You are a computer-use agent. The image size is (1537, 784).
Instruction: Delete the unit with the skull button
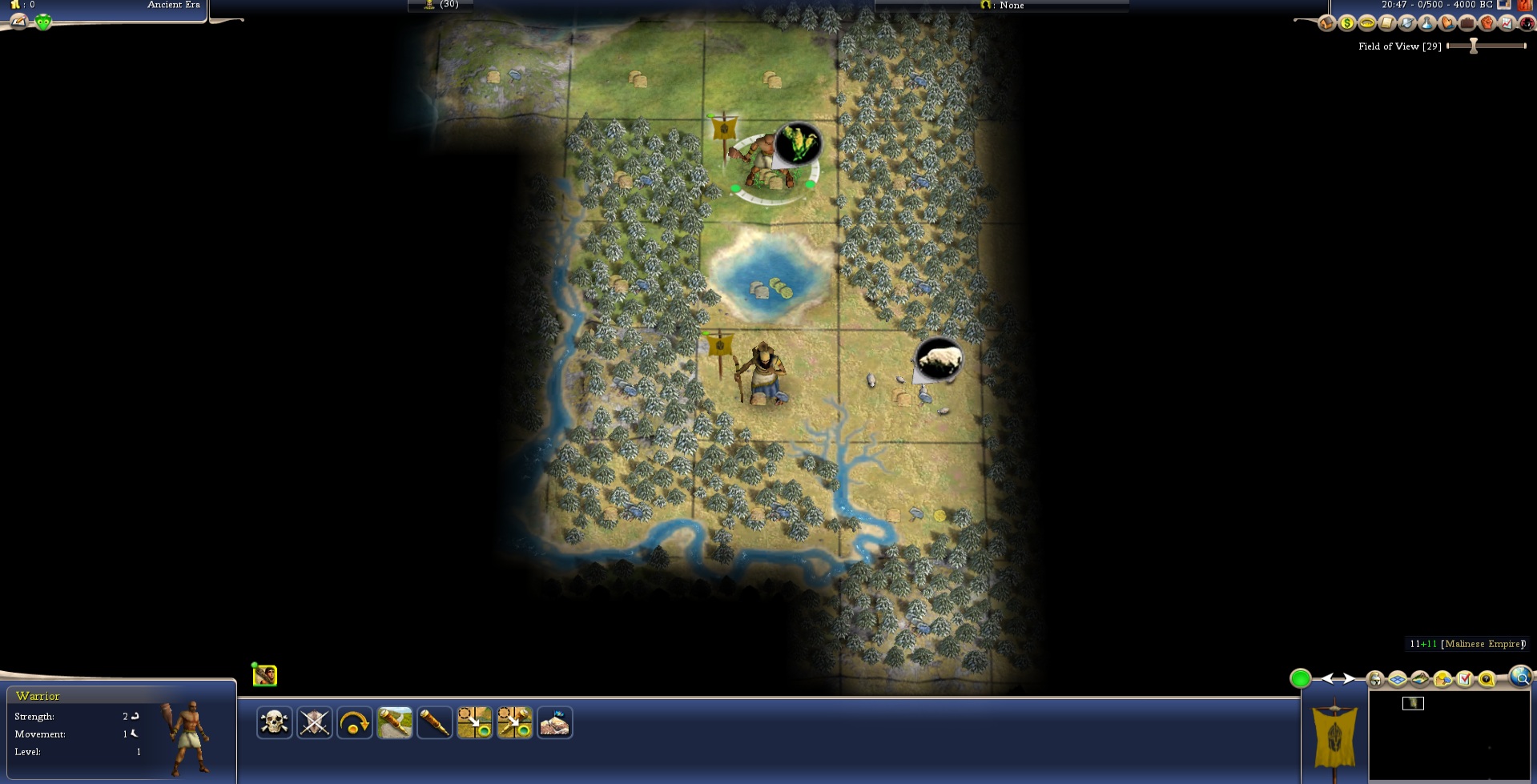pos(274,723)
